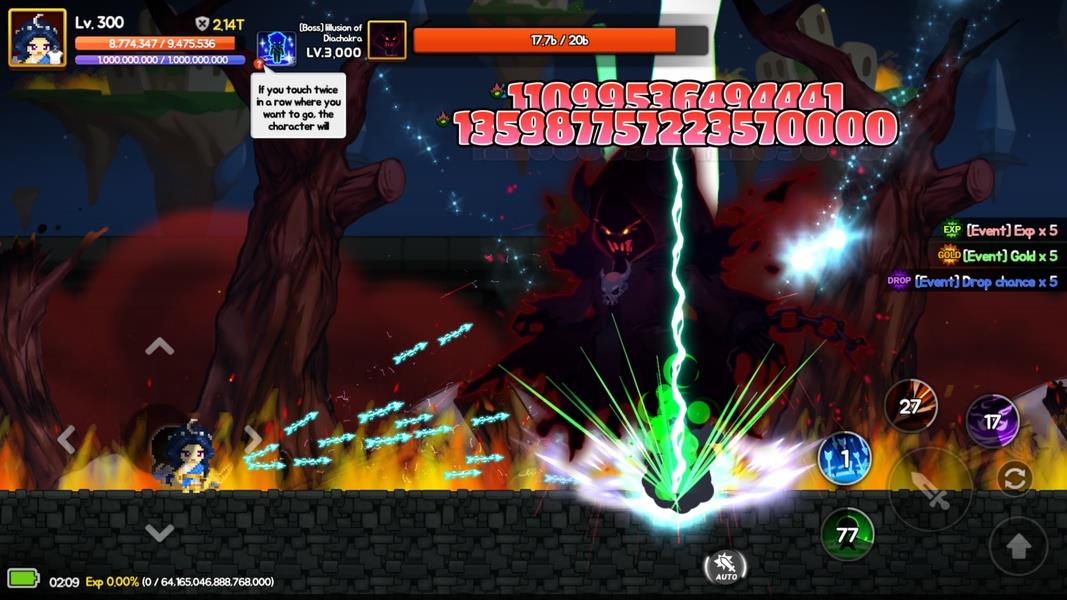The image size is (1067, 600).
Task: Select the Illusion of Diochakra boss portrait
Action: 387,40
